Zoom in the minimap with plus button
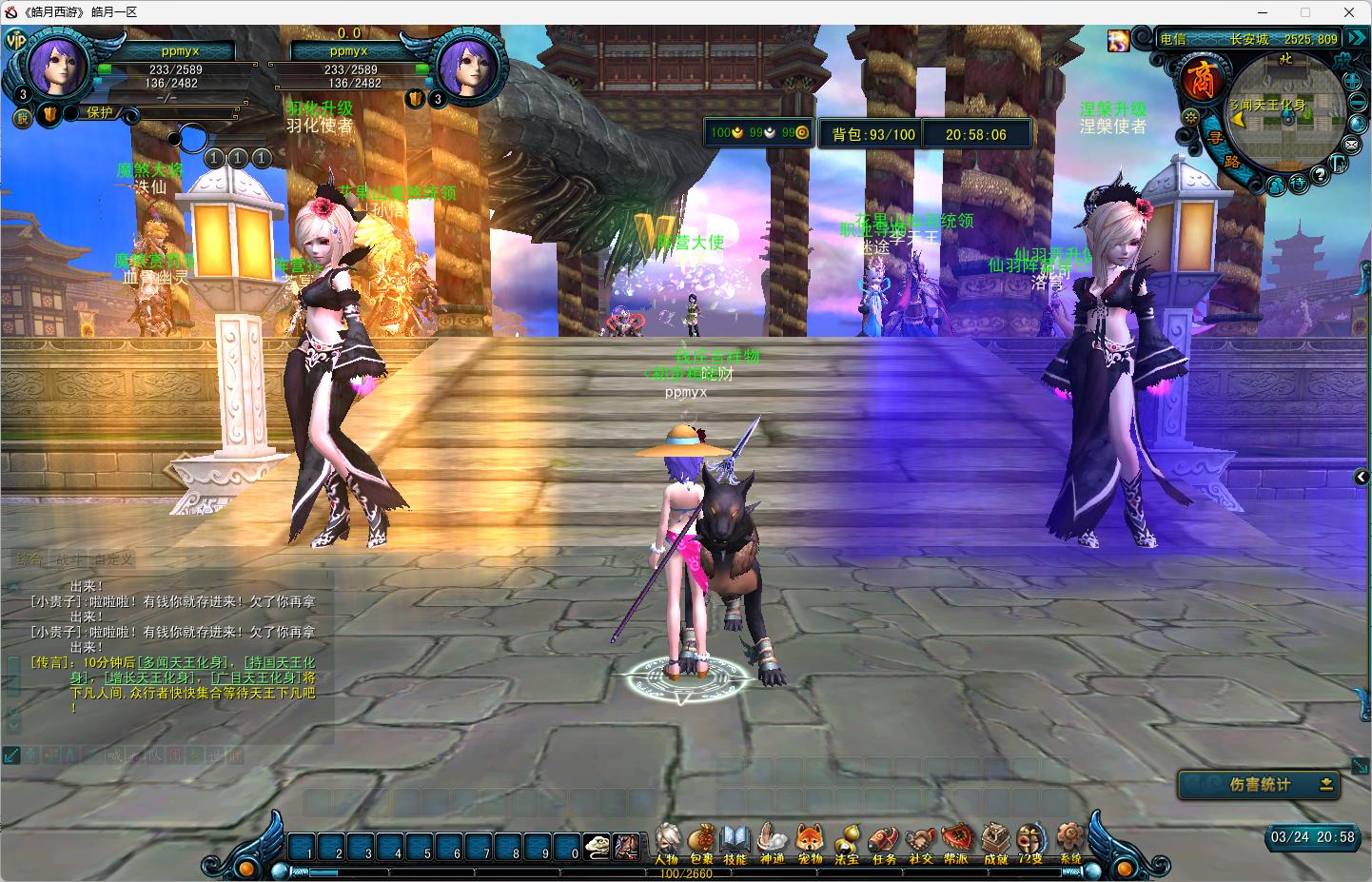This screenshot has width=1372, height=882. pyautogui.click(x=1353, y=82)
